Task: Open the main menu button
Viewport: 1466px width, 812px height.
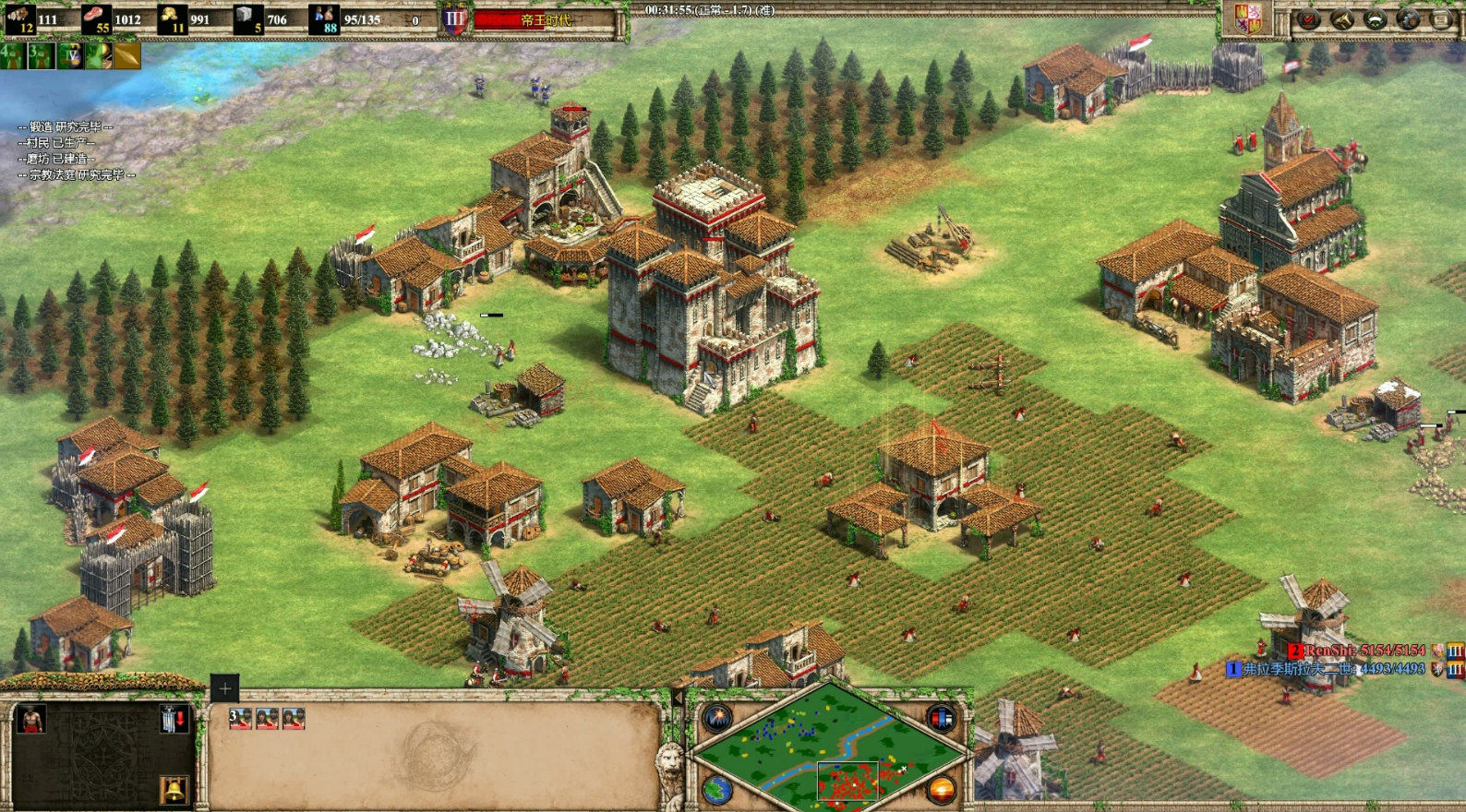Action: pos(1441,19)
